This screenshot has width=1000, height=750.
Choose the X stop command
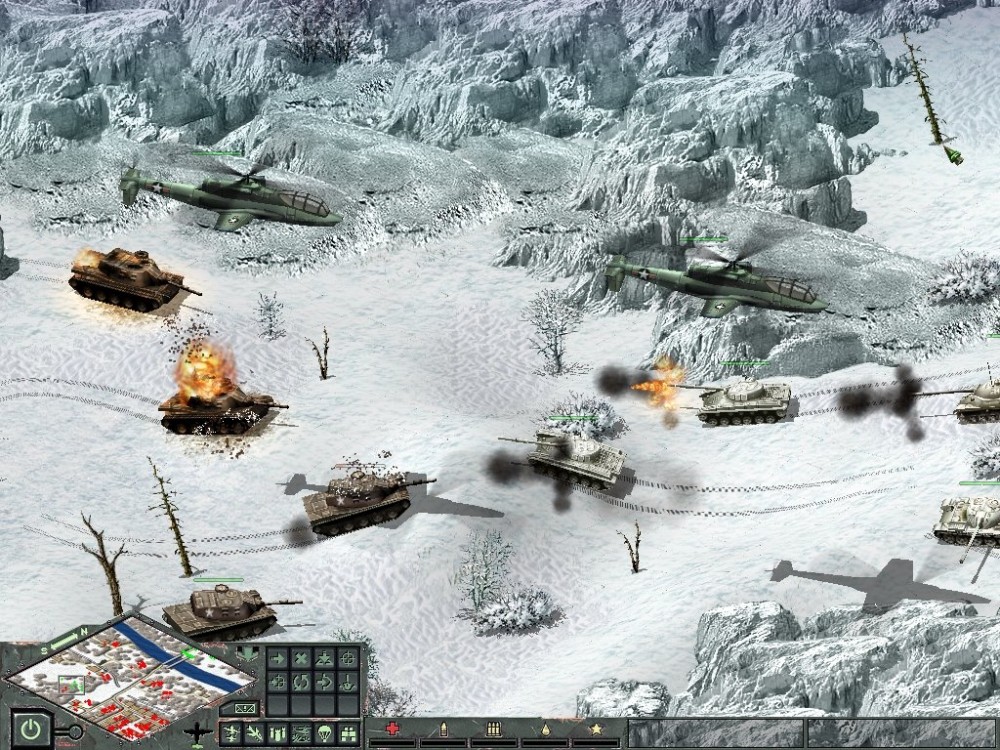[x=301, y=658]
